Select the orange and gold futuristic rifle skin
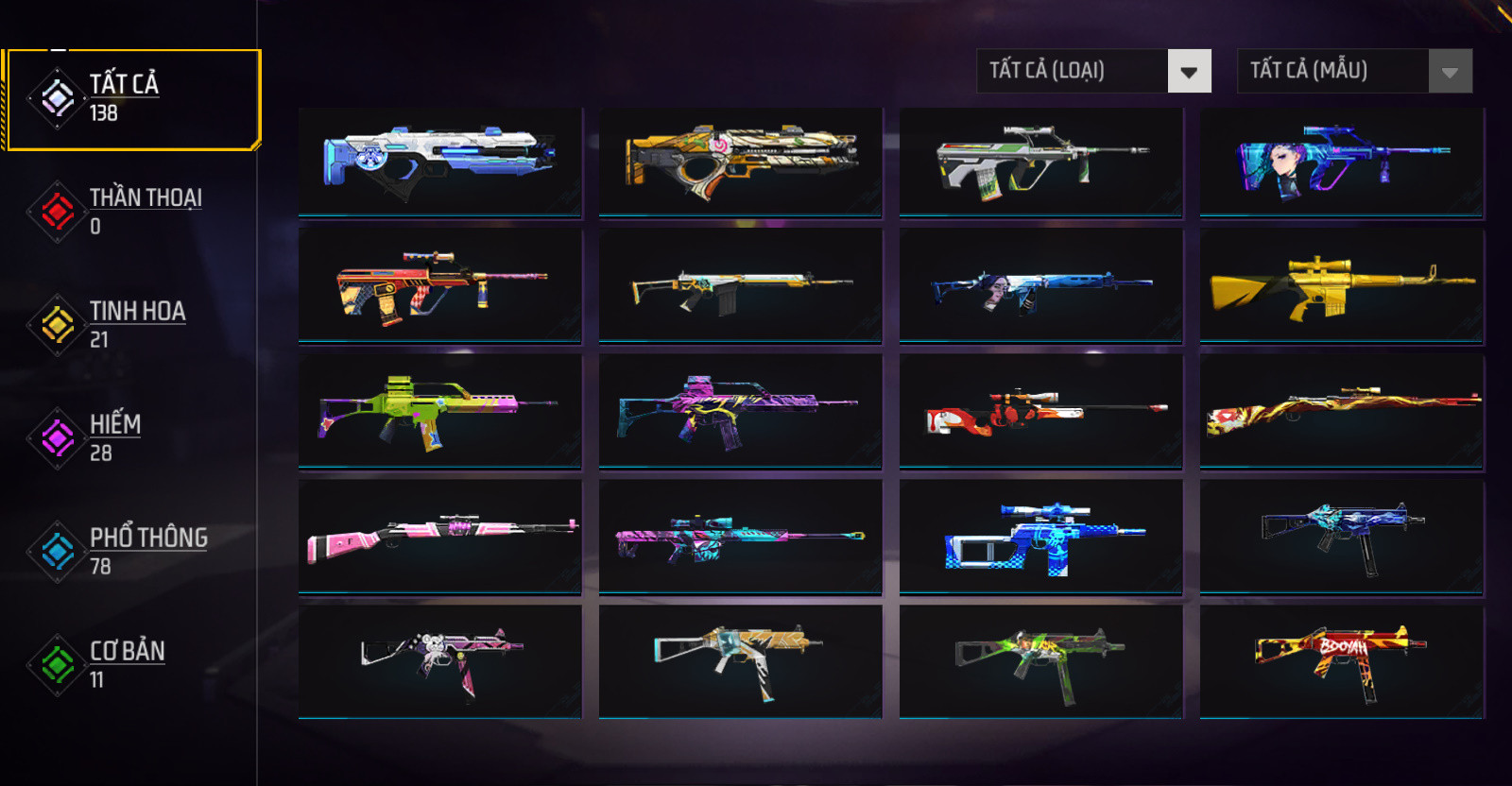 tap(741, 162)
